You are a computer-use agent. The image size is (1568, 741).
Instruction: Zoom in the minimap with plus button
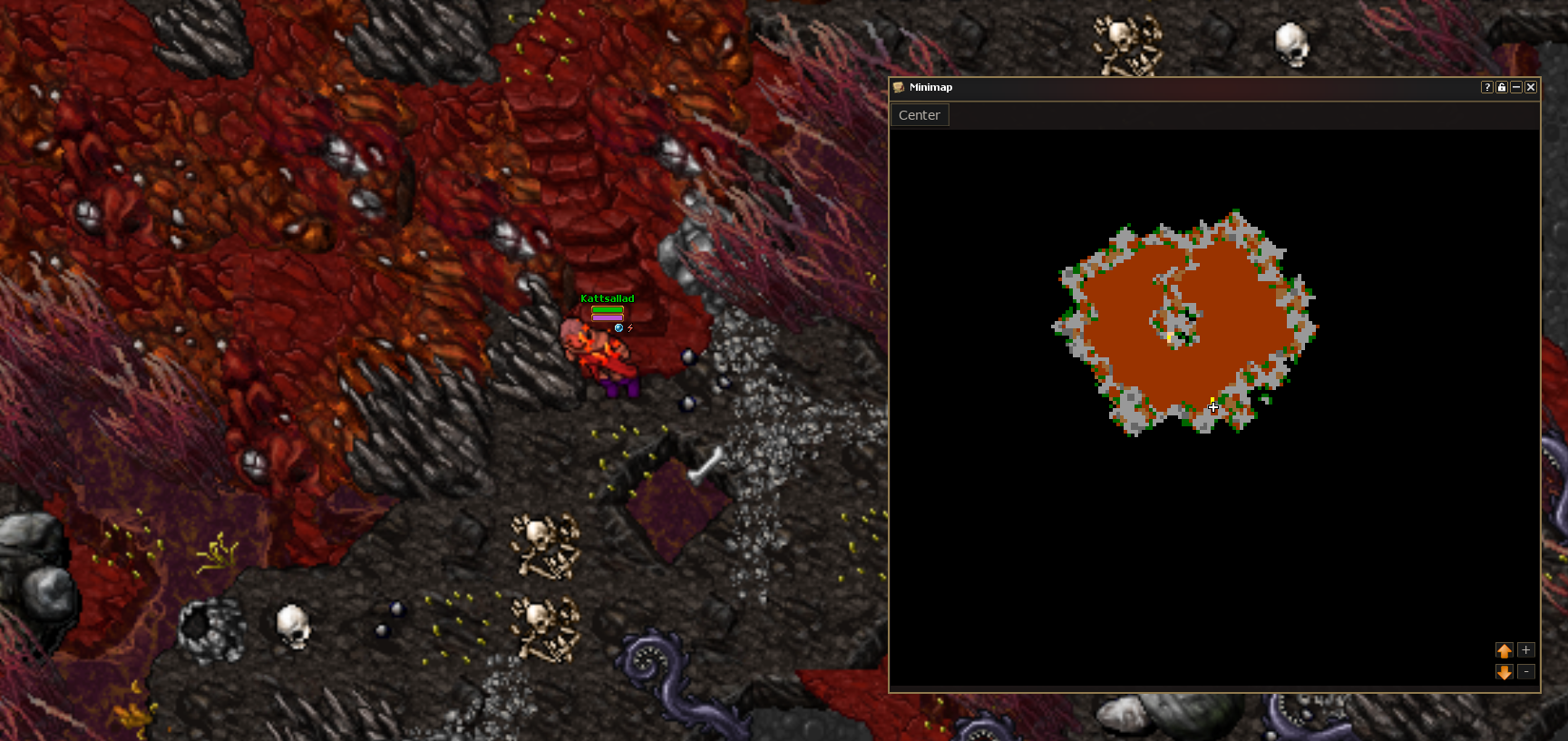point(1526,650)
